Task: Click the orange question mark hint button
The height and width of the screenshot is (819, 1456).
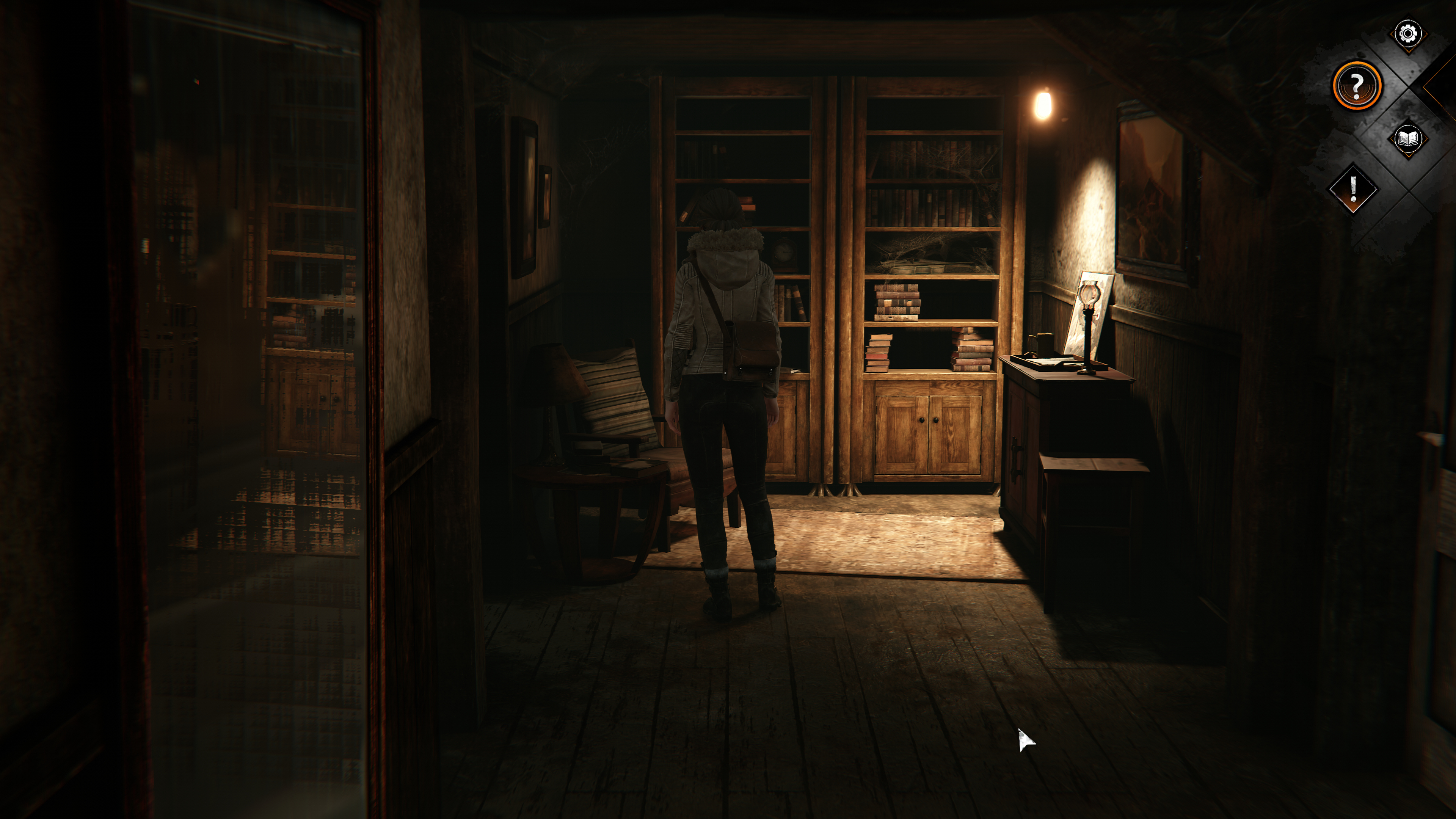Action: (1357, 86)
